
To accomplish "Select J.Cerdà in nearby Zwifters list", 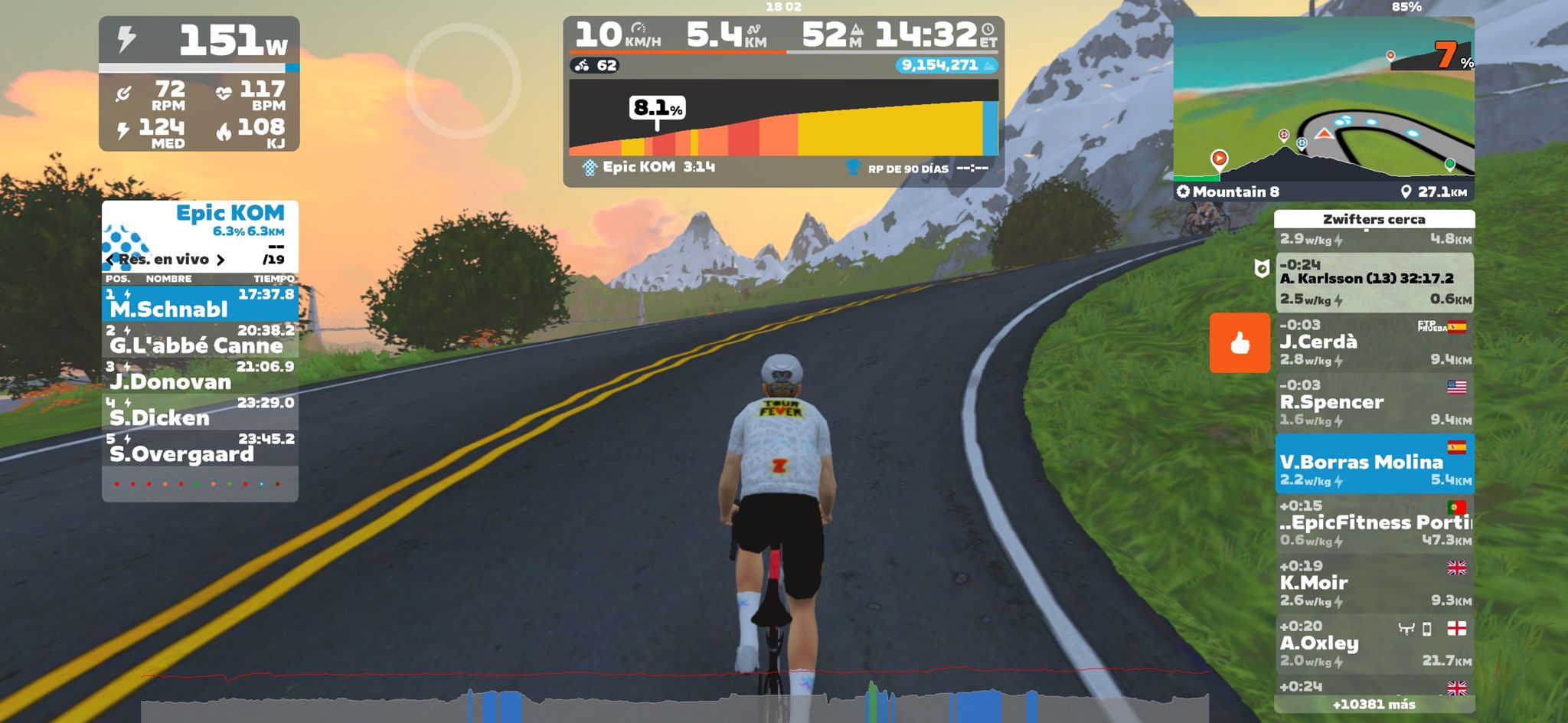I will pos(1374,342).
